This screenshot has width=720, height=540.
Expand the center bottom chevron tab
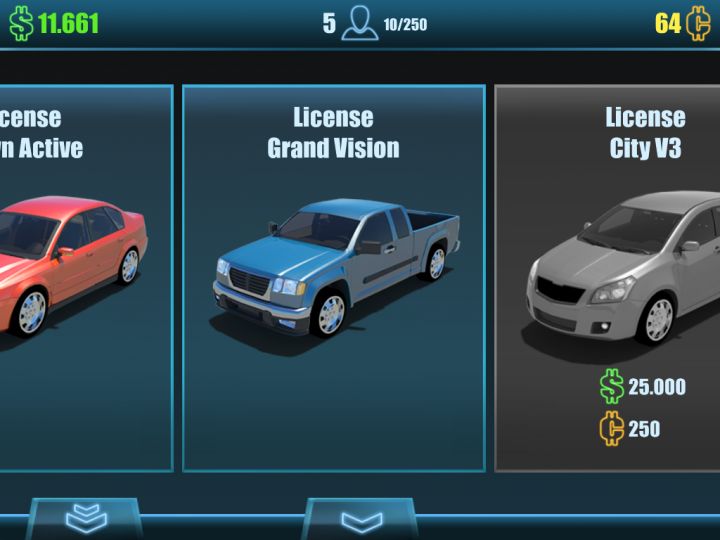coord(361,520)
